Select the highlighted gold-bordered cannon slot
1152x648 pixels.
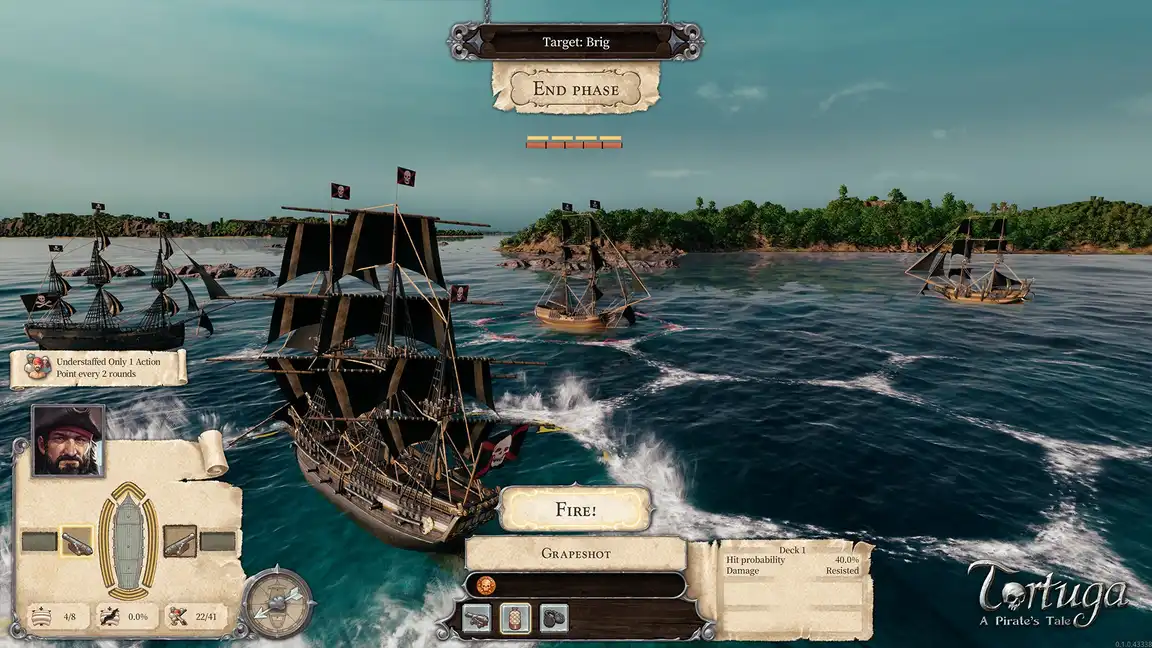(x=76, y=542)
